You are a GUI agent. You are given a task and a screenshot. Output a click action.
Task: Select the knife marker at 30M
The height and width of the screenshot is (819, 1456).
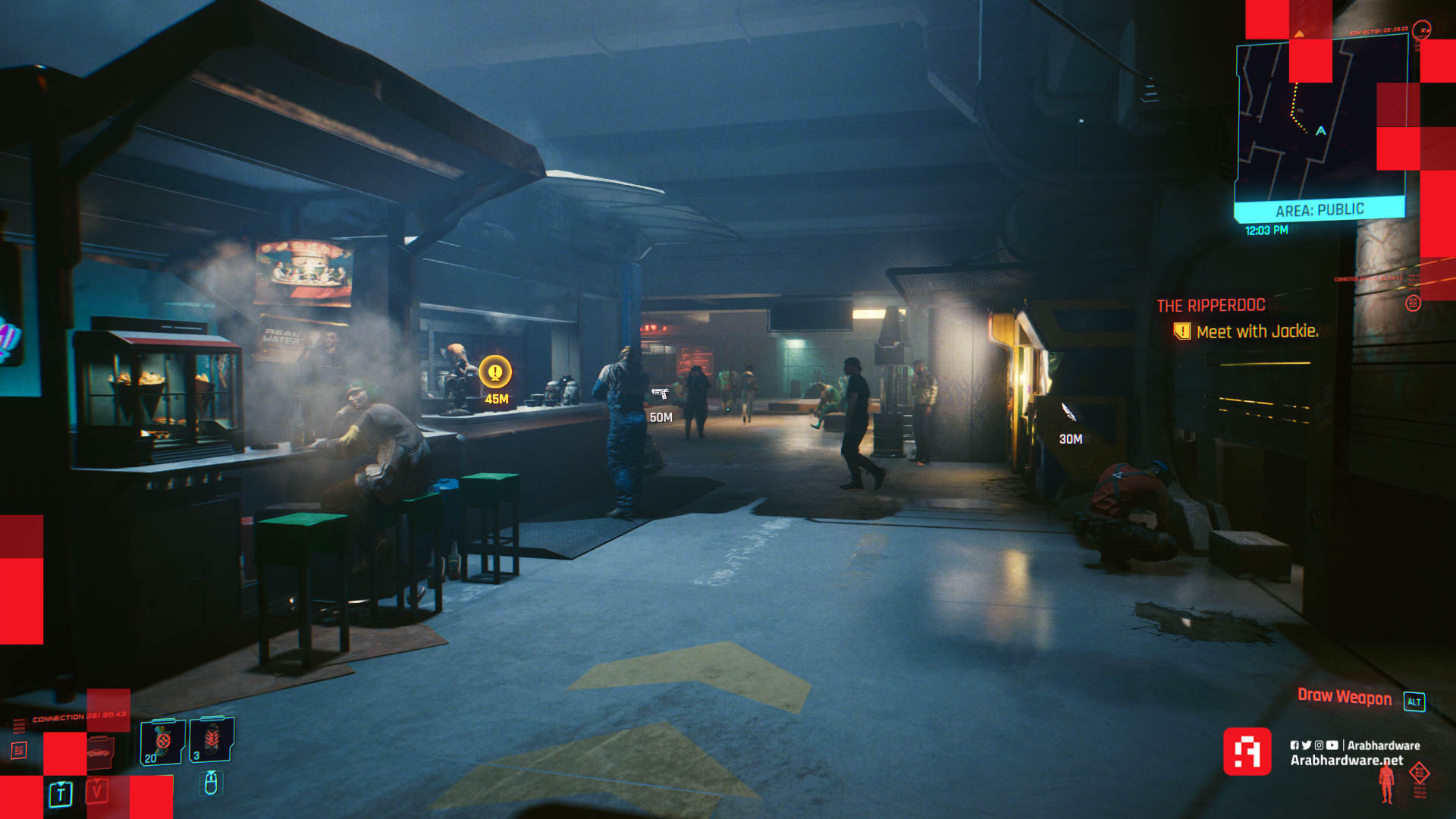tap(1068, 412)
